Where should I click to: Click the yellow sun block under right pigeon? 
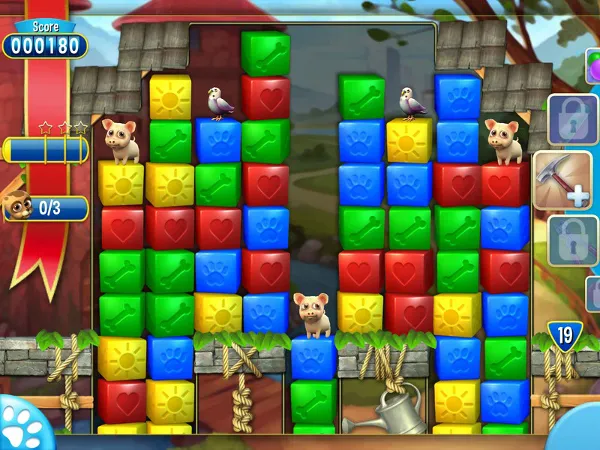[x=409, y=140]
